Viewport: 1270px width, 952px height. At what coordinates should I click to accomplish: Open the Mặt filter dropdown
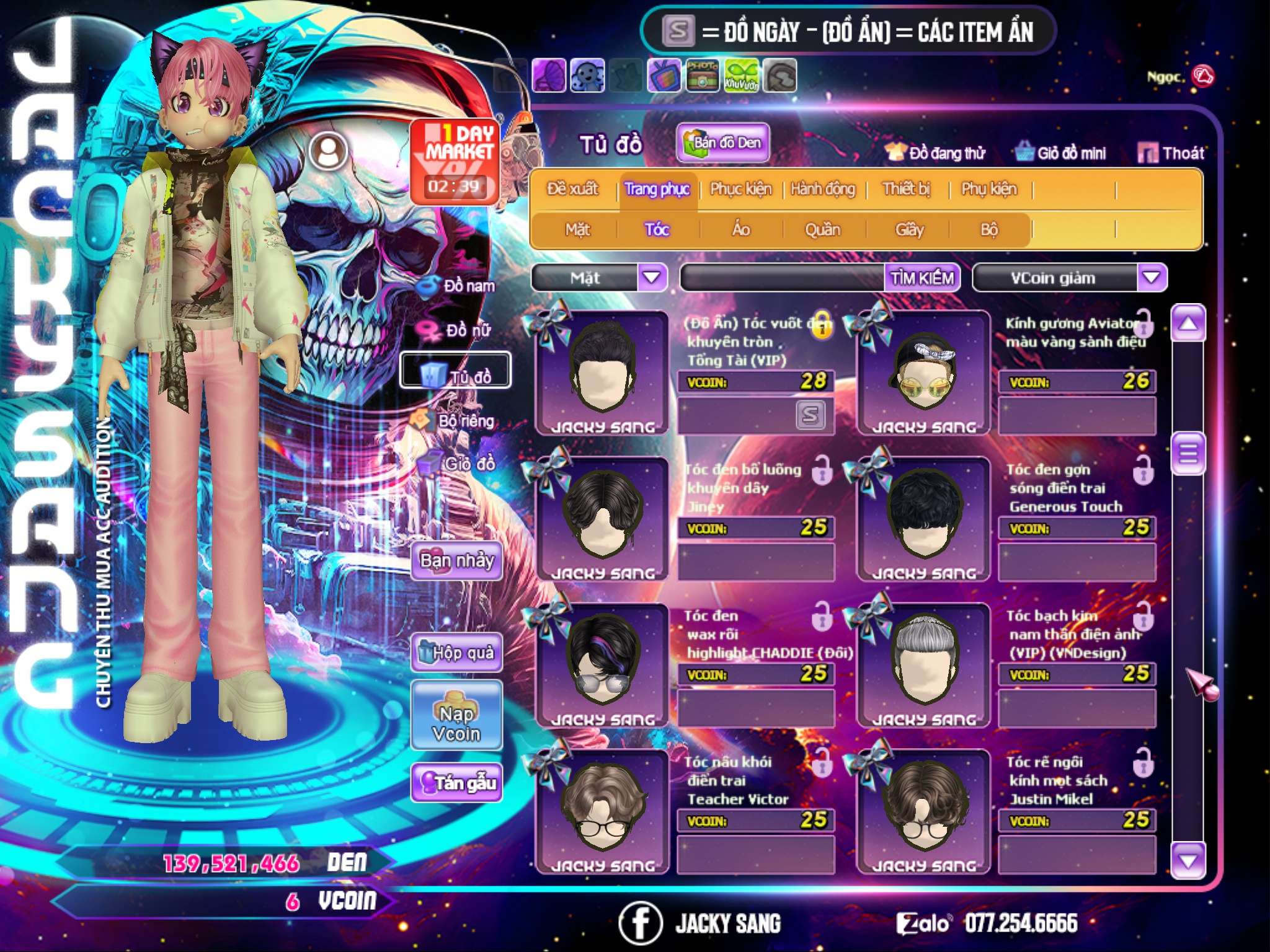tap(652, 278)
